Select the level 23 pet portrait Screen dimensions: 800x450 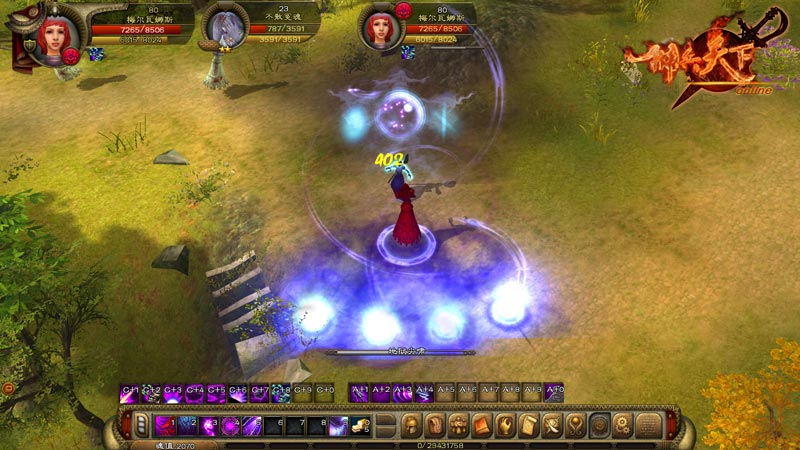point(223,28)
